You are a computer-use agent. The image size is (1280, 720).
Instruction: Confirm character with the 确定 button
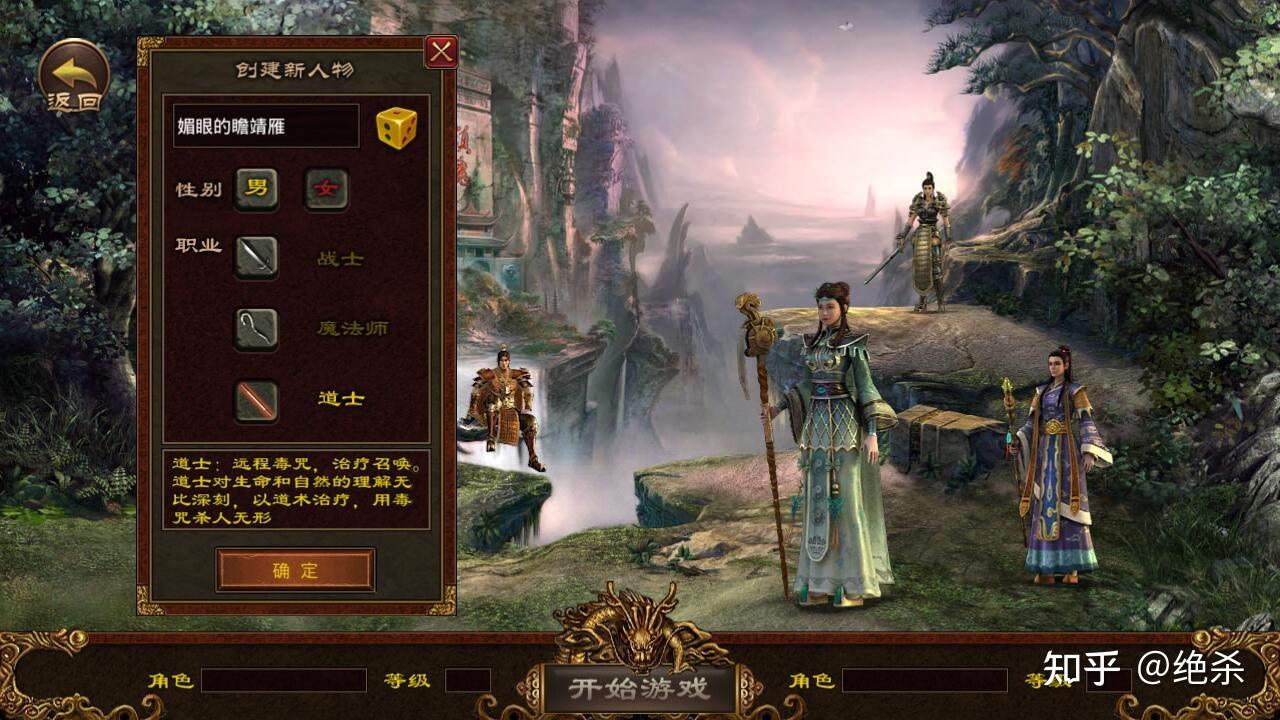pos(295,570)
